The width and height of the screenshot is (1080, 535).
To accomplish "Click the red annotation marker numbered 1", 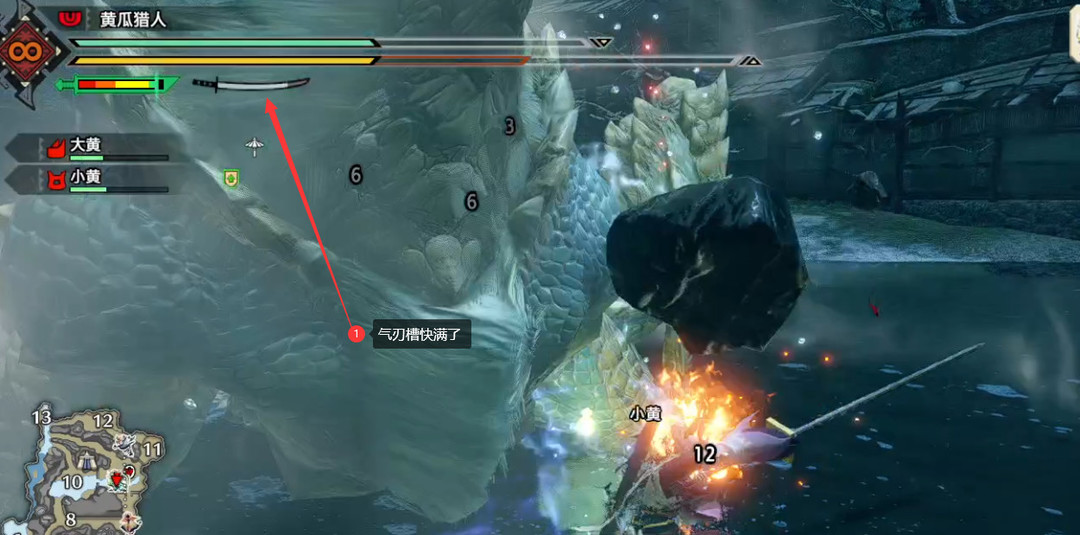I will [x=356, y=334].
